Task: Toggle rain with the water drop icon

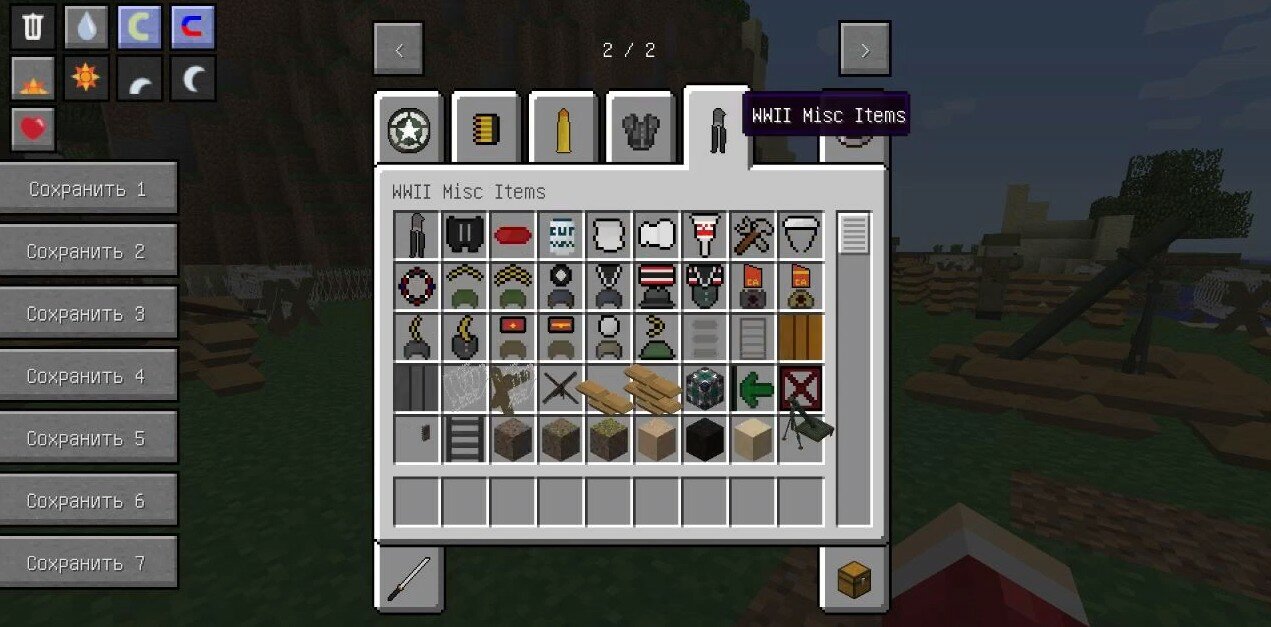Action: (x=86, y=27)
